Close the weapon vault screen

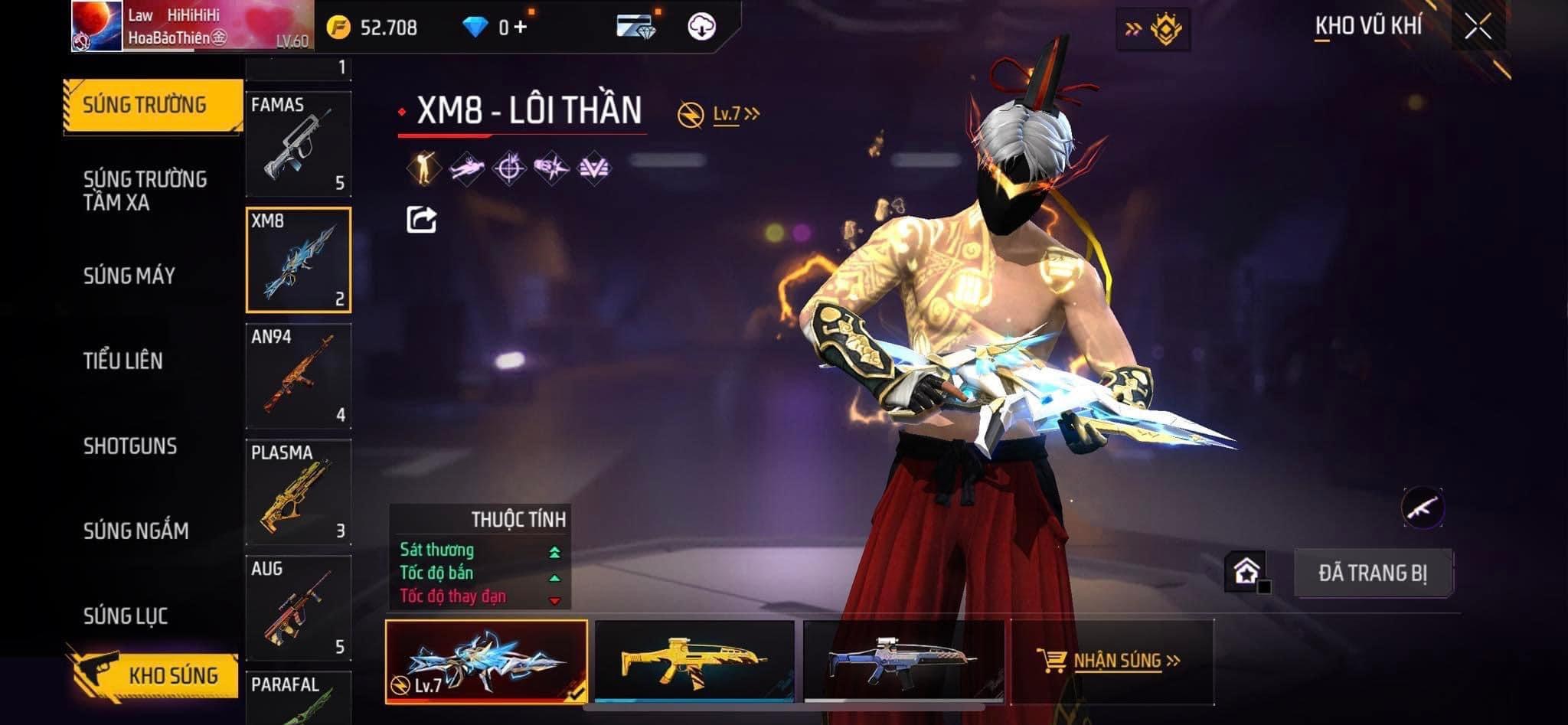(1478, 27)
